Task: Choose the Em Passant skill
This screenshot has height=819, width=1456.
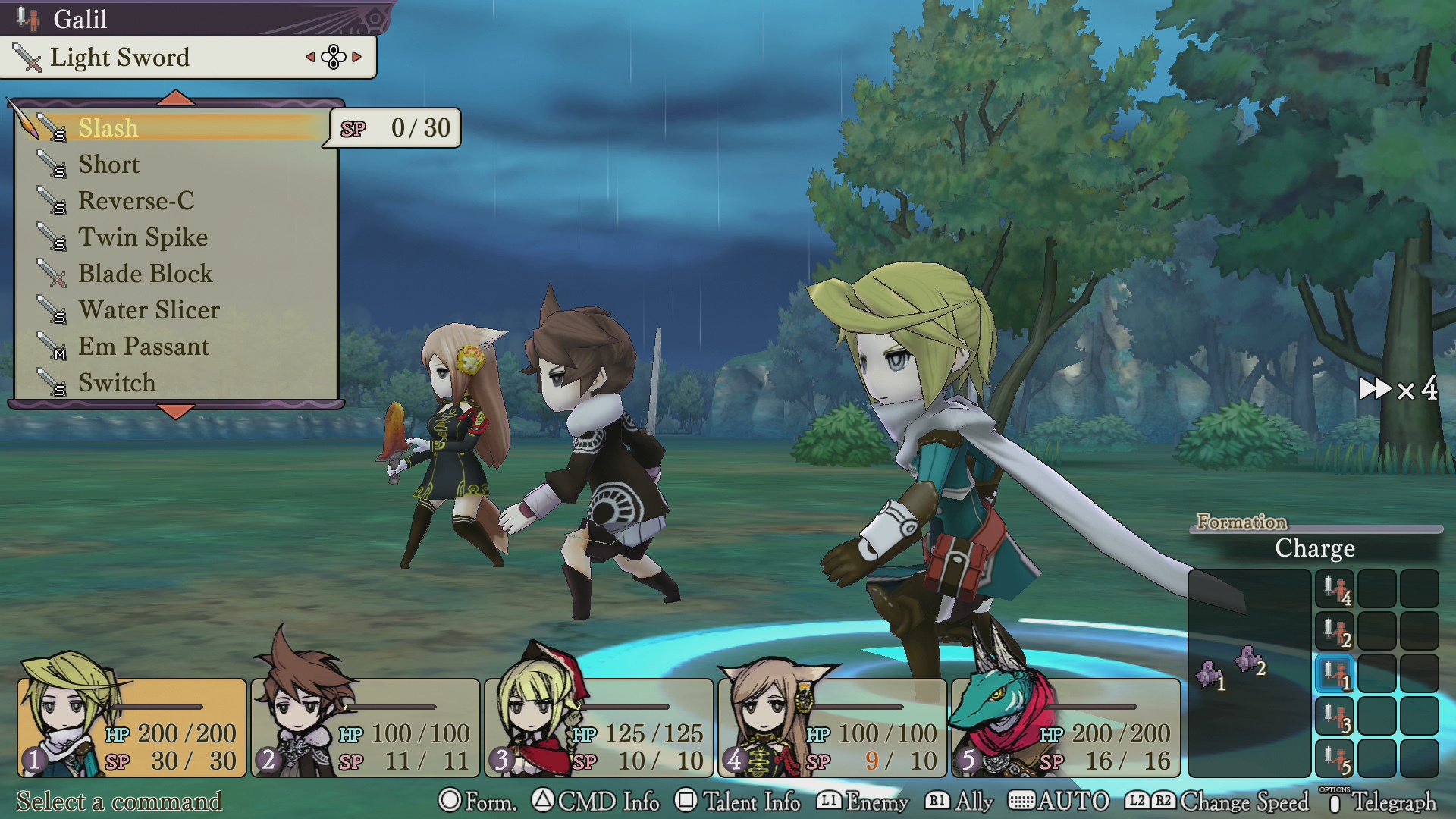Action: point(144,347)
